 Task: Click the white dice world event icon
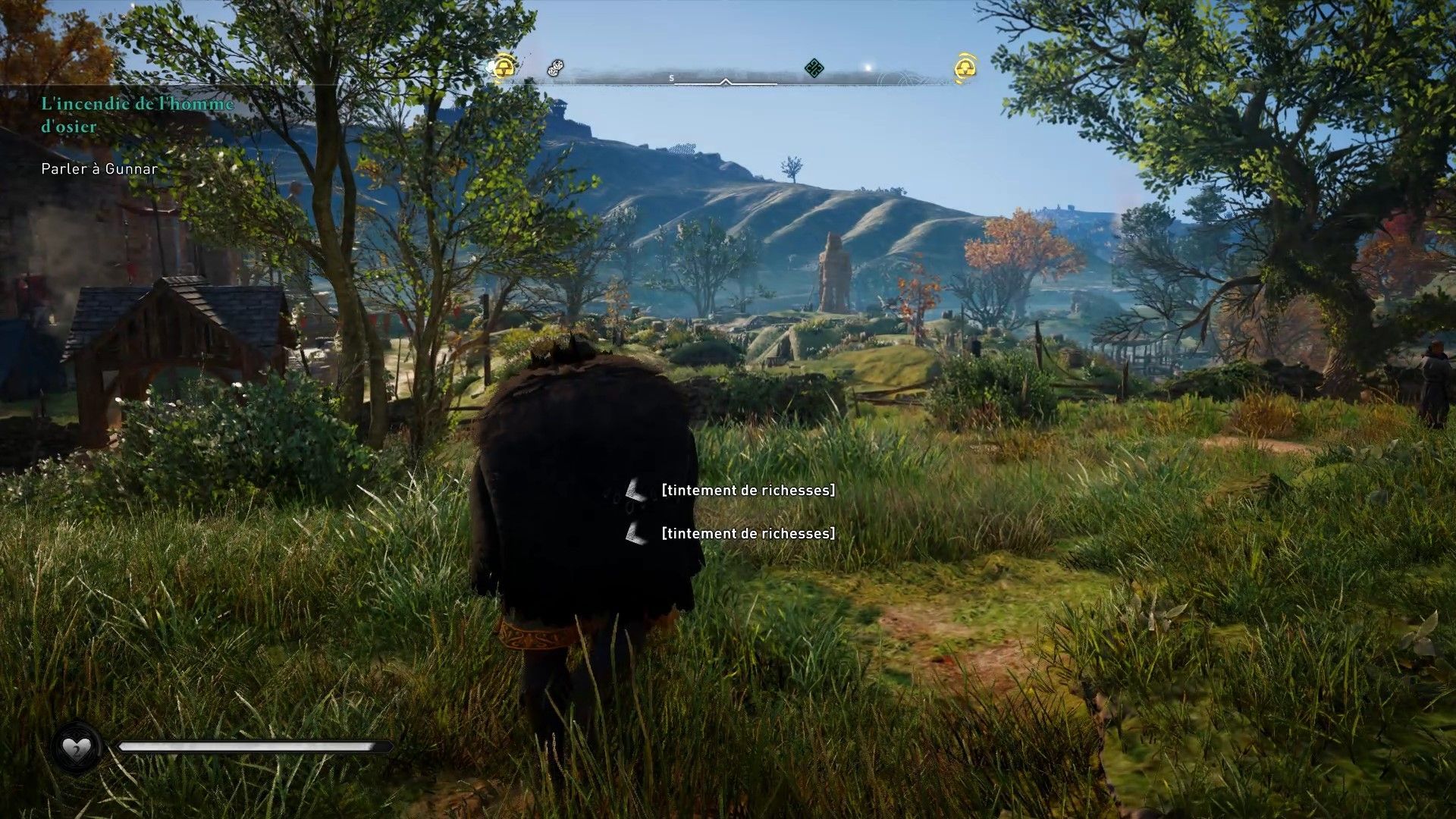coord(554,68)
